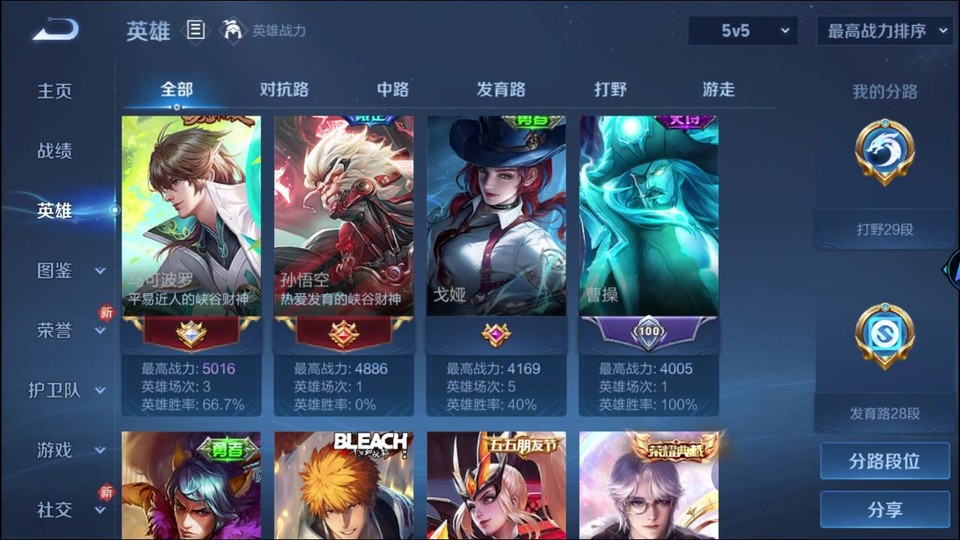Viewport: 960px width, 540px height.
Task: Open the 社交 social menu entry
Action: 70,510
